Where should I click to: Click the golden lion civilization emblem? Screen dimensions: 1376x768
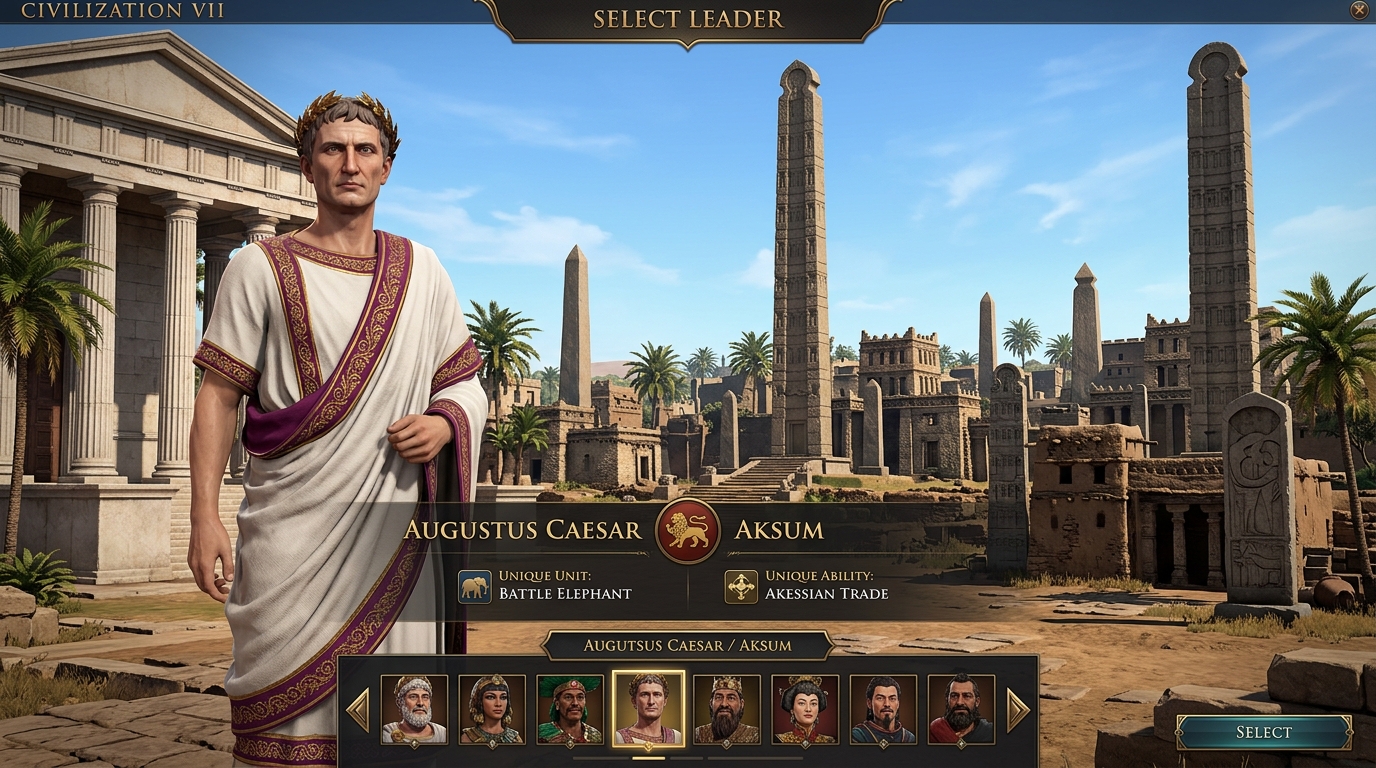(x=686, y=530)
